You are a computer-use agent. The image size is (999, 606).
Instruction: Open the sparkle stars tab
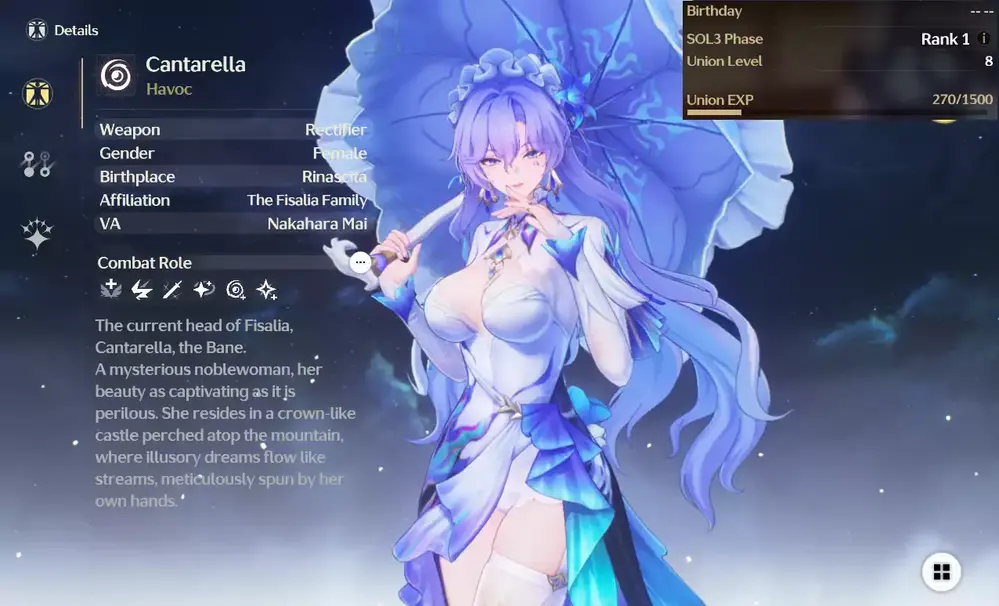point(38,235)
